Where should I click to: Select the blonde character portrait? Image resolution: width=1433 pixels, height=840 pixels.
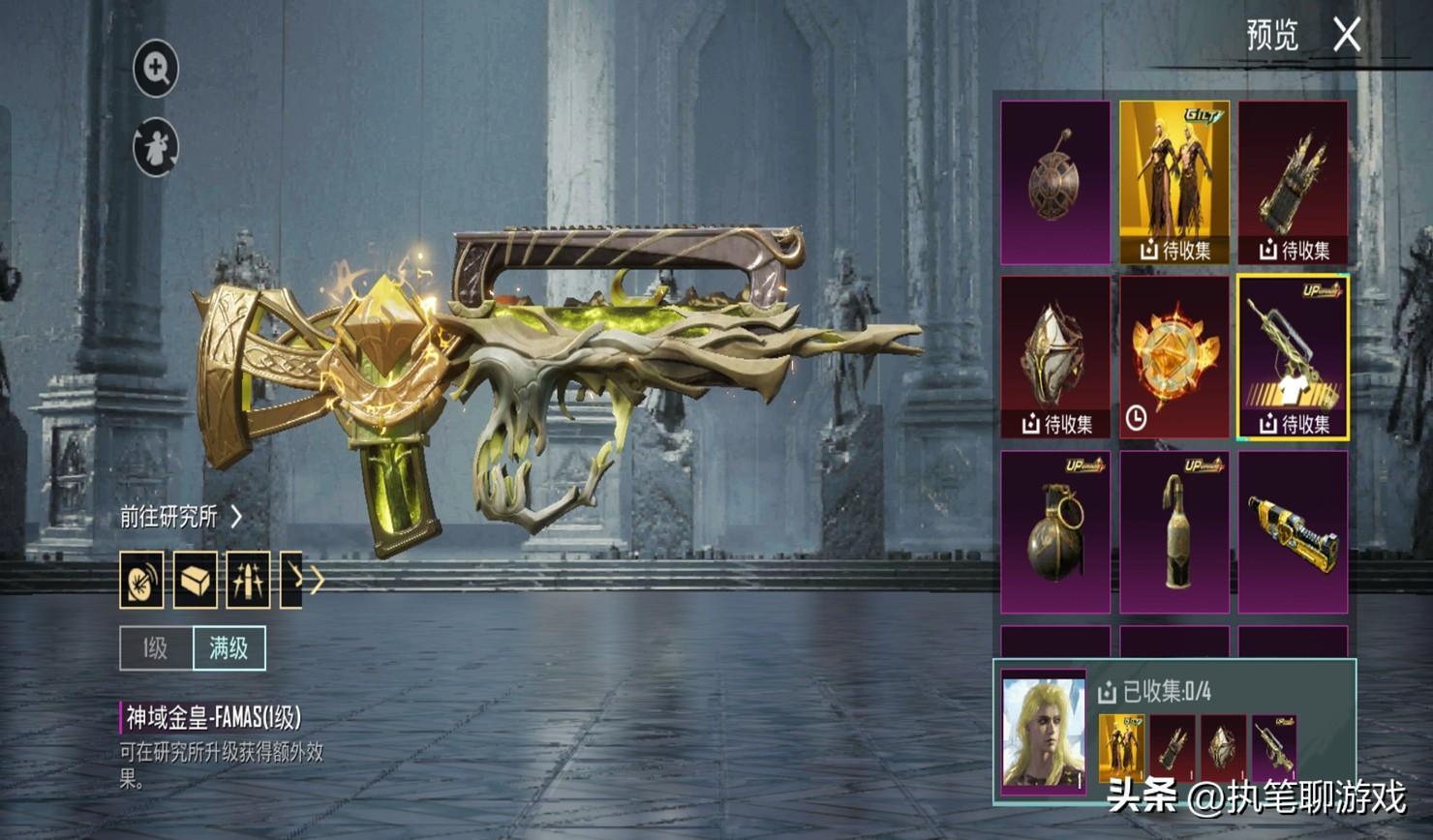pyautogui.click(x=1044, y=732)
